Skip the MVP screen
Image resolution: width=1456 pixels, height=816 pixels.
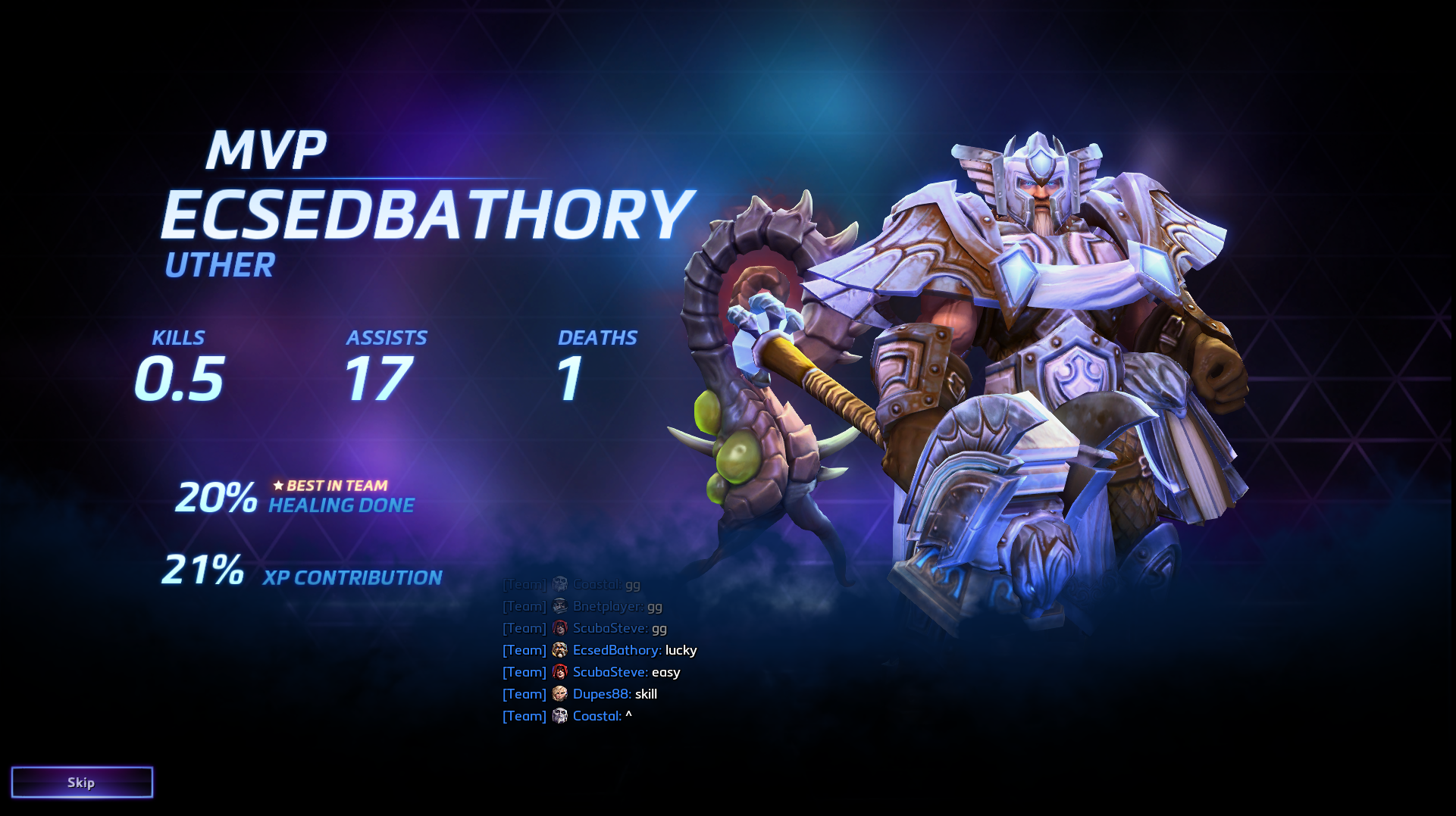click(82, 782)
